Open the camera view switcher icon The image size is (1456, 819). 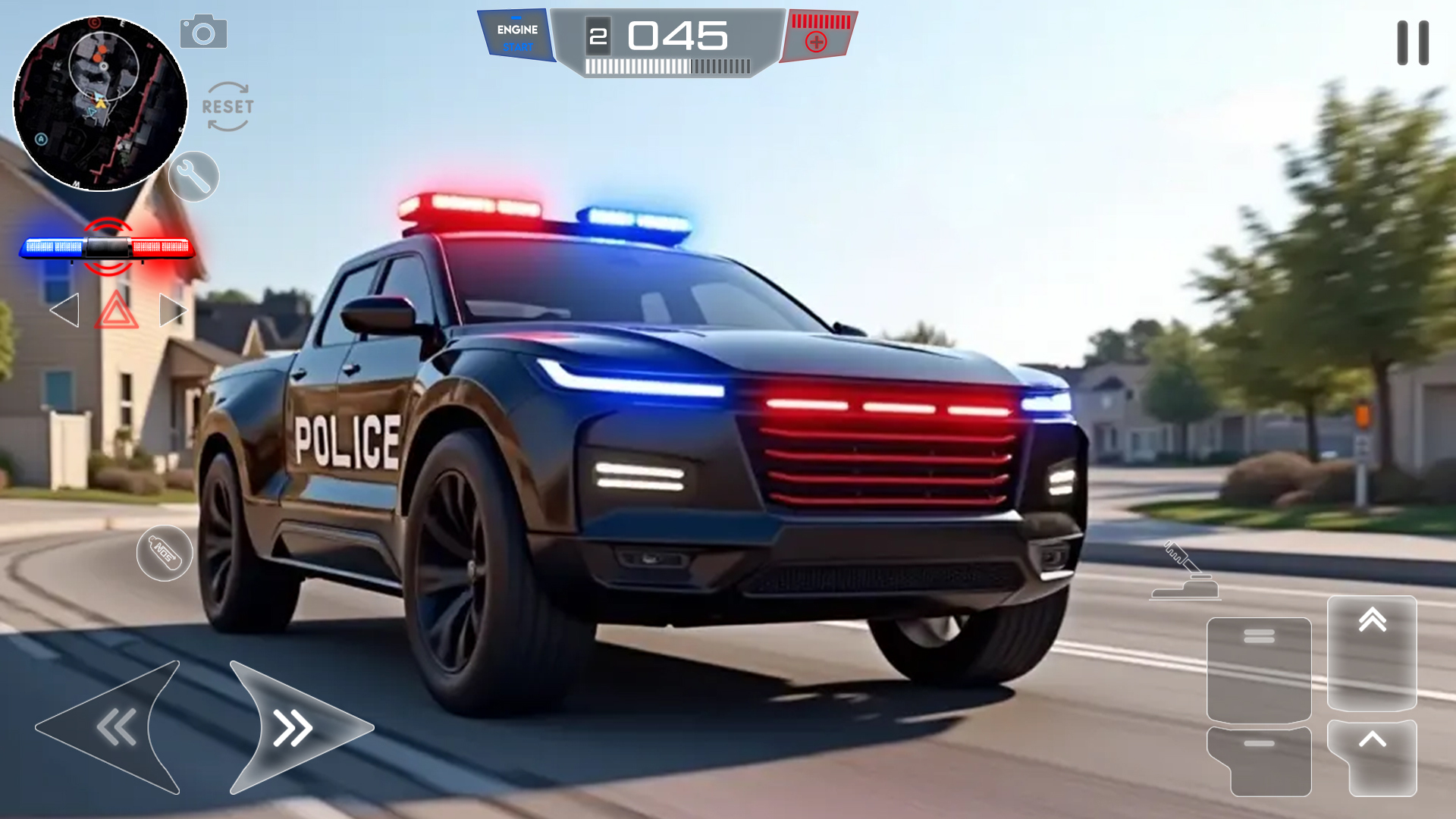coord(205,31)
